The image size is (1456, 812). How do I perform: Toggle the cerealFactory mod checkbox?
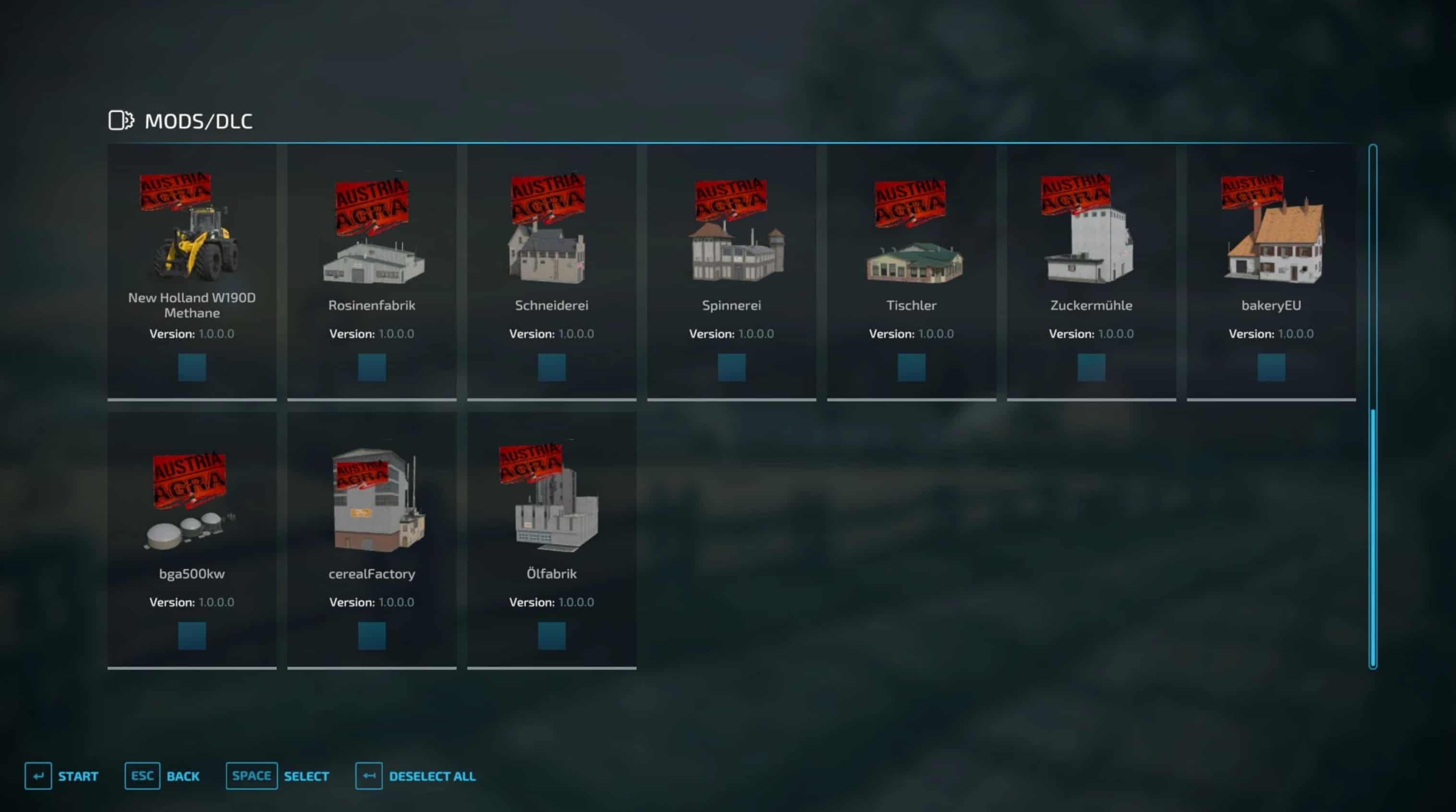tap(372, 636)
